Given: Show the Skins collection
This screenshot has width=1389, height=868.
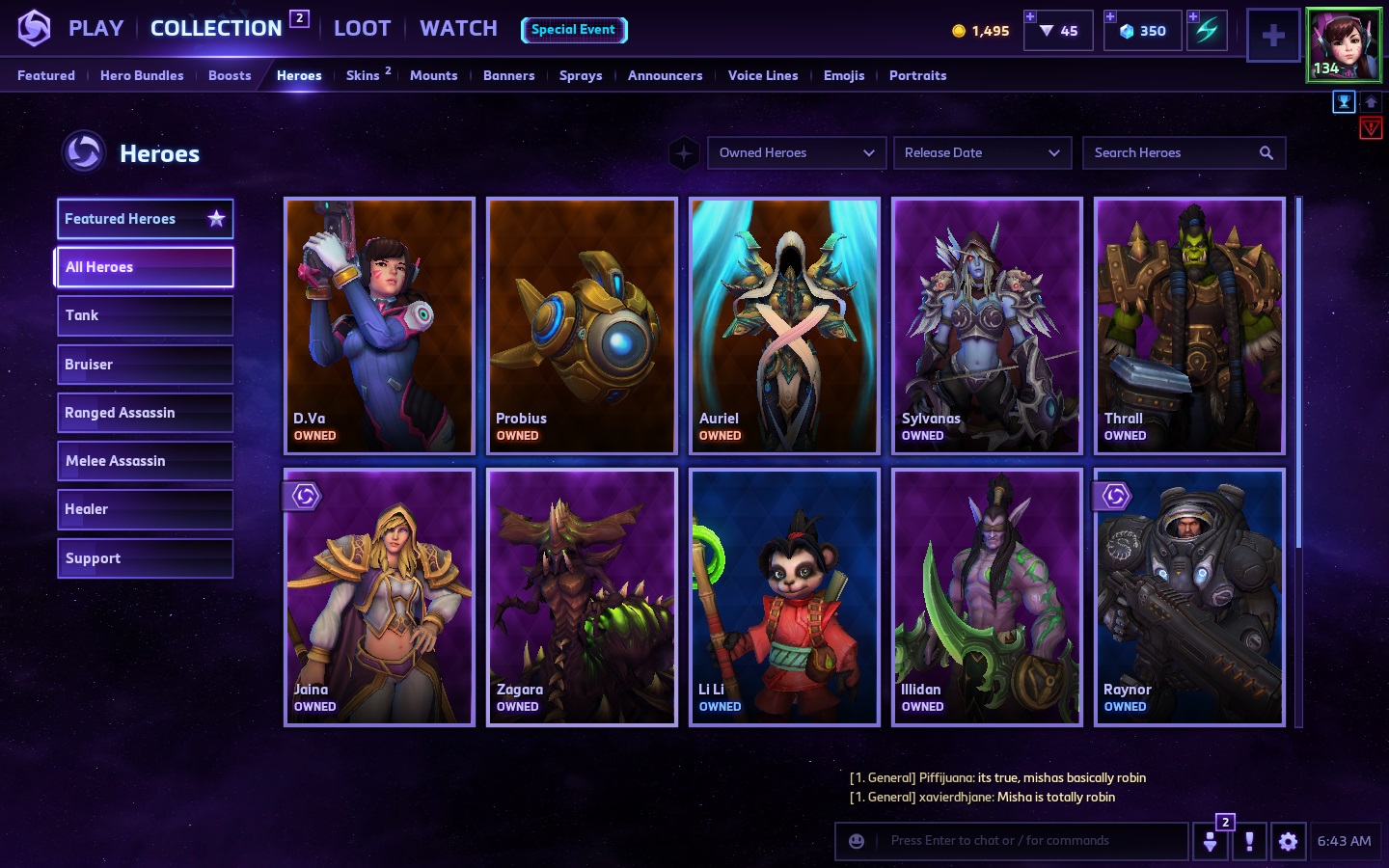Looking at the screenshot, I should coord(363,75).
